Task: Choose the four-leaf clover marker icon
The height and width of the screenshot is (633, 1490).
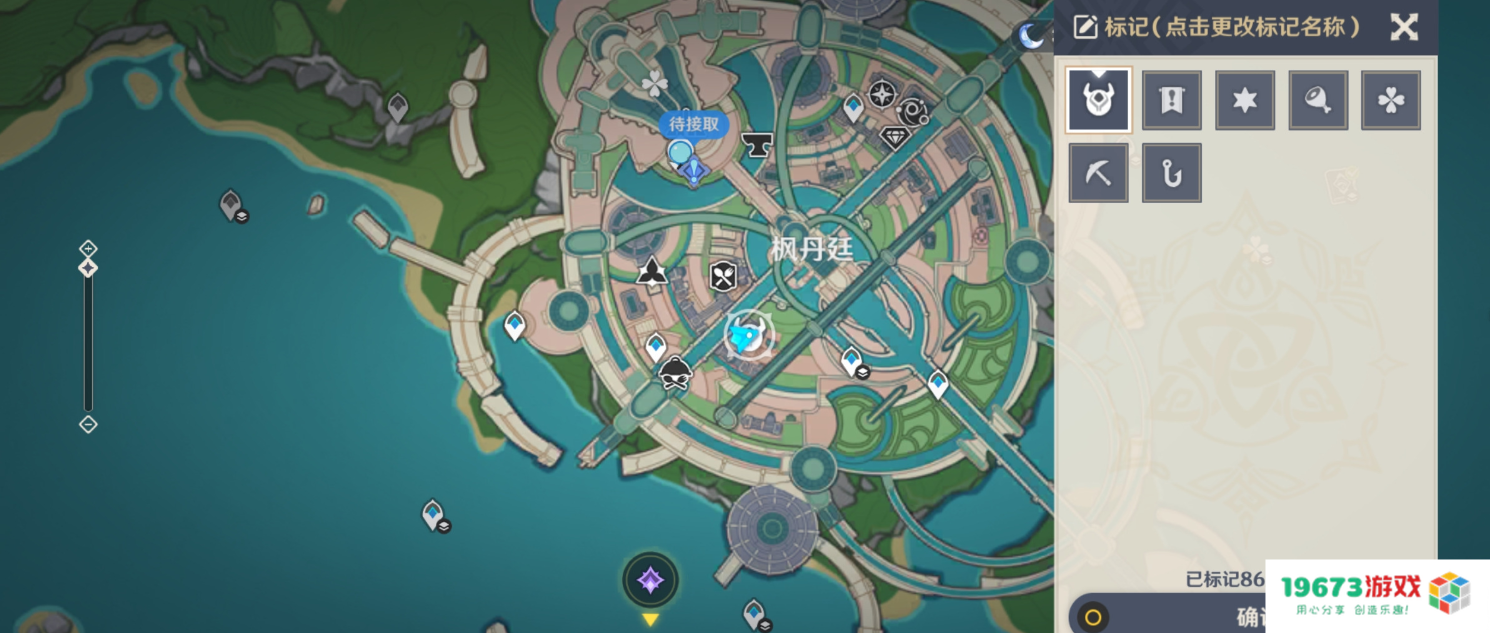Action: [x=1391, y=100]
